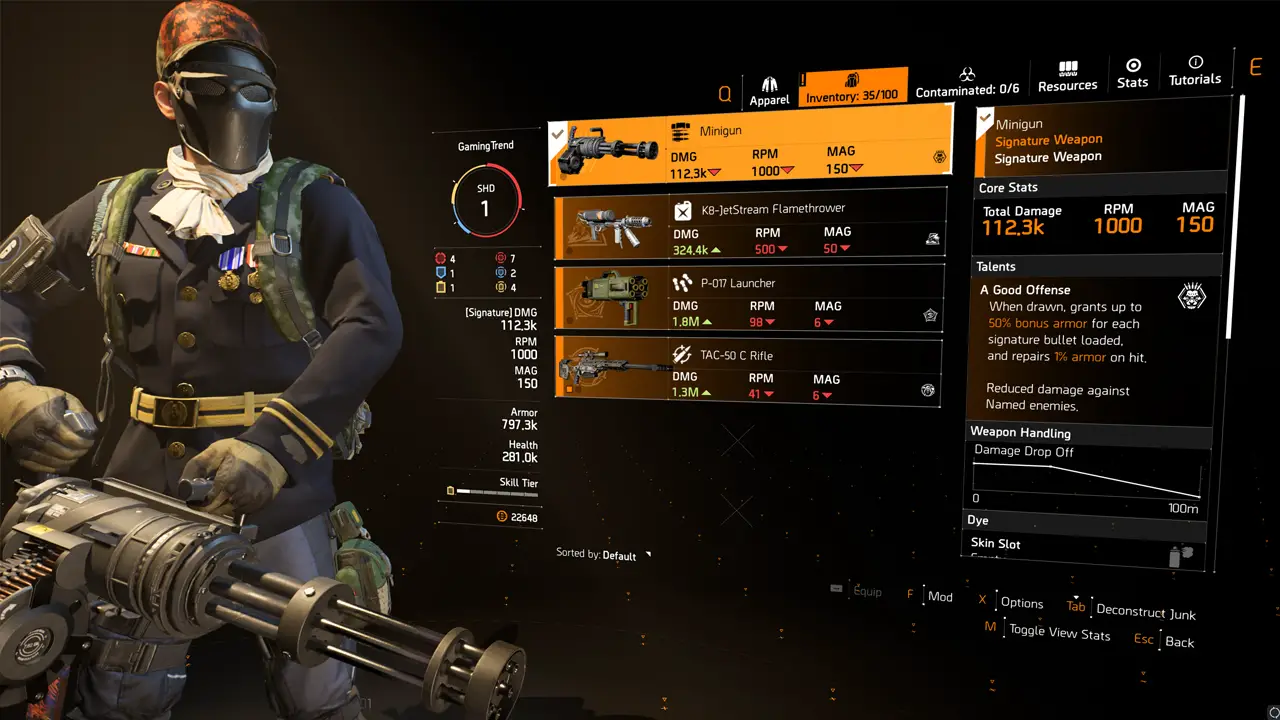The image size is (1280, 720).
Task: Open the Tutorials tab
Action: point(1195,71)
